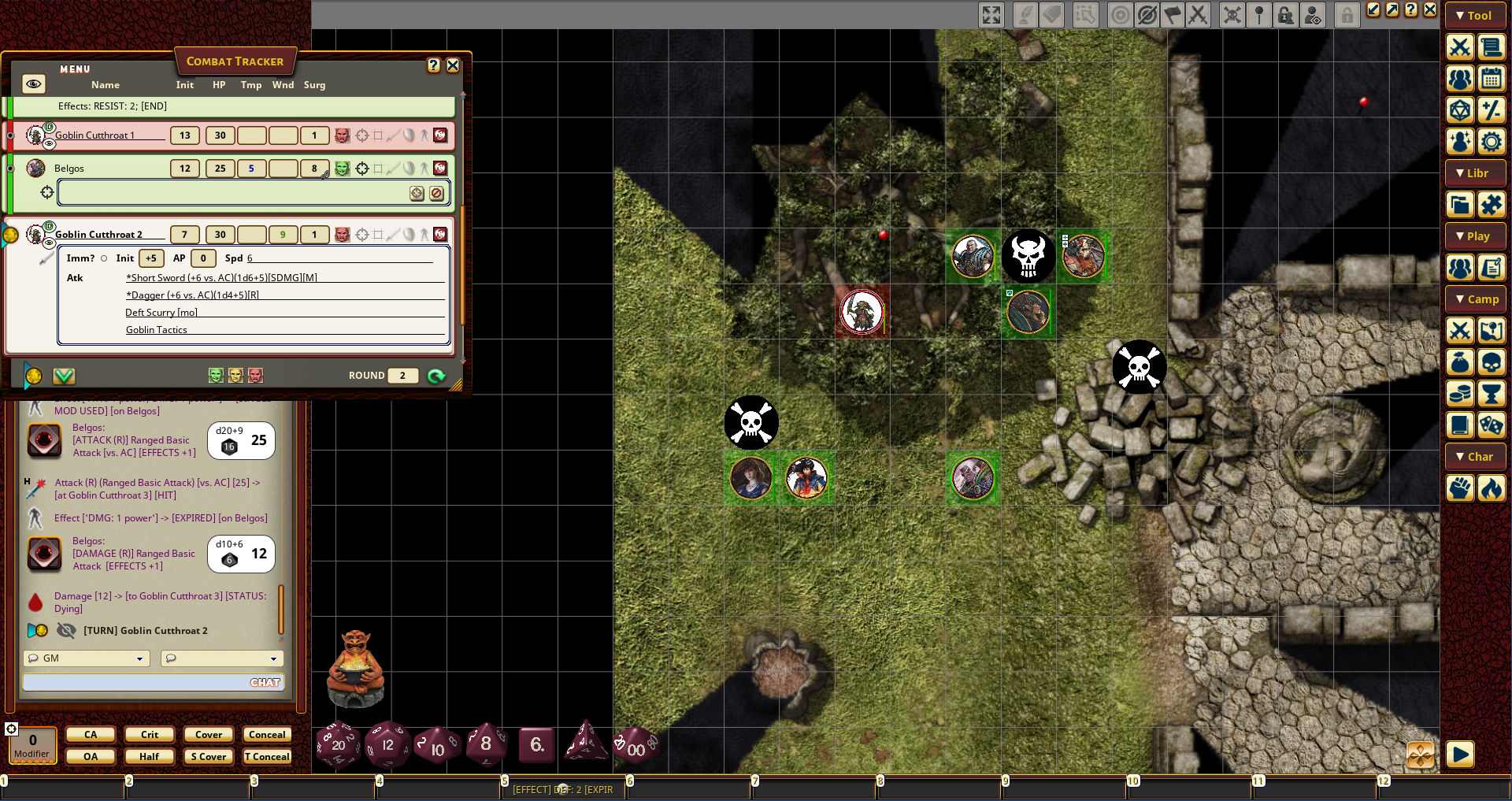Open the GM speaker dropdown
1512x801 pixels.
(87, 658)
